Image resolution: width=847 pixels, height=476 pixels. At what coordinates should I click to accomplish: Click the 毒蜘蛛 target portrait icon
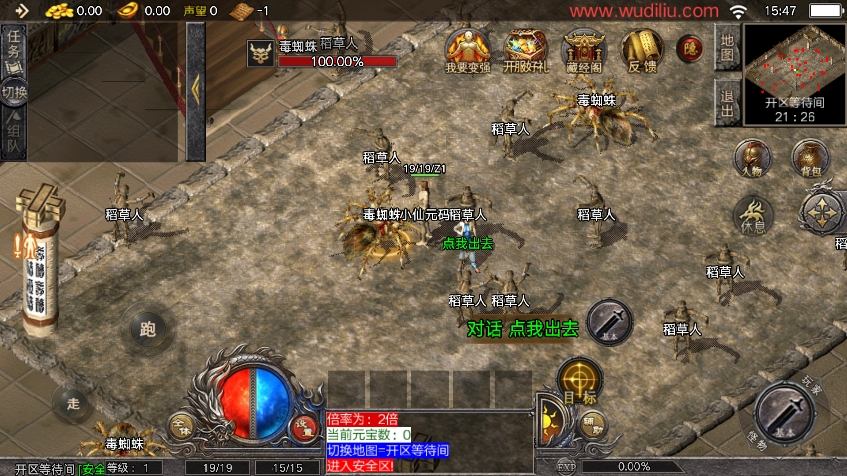[262, 54]
